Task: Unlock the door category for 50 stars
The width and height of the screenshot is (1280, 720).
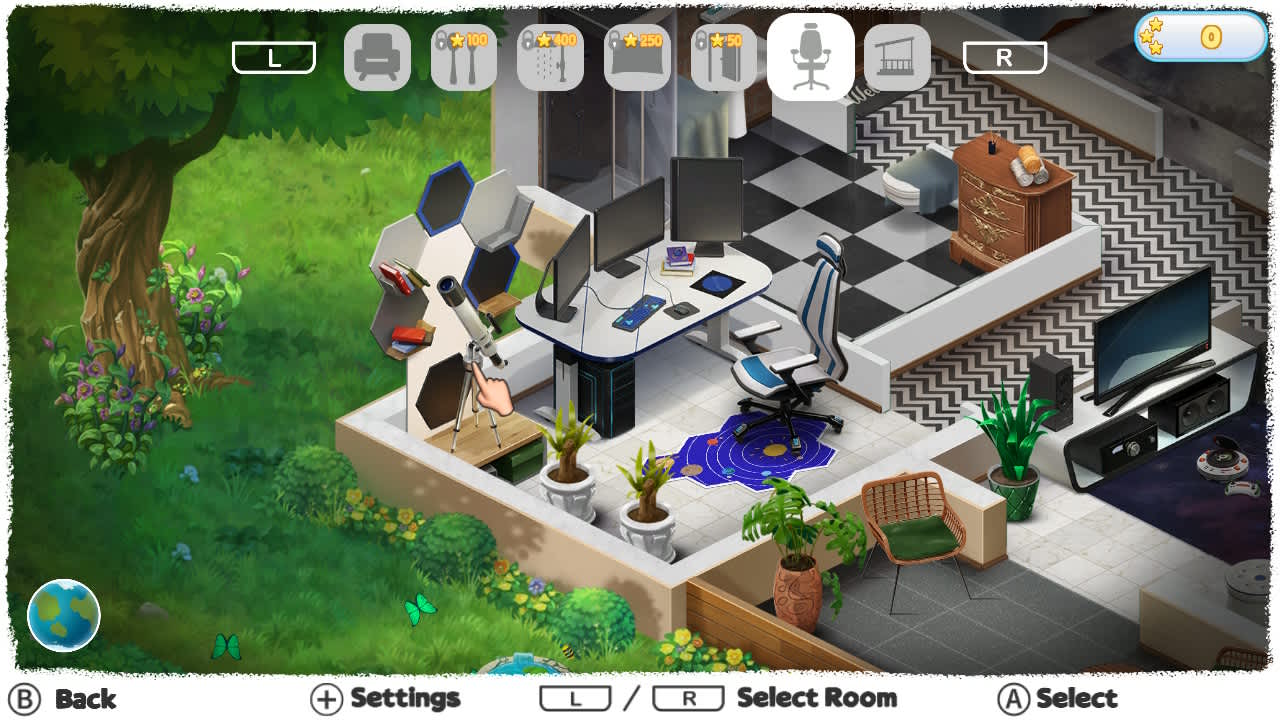Action: (724, 57)
